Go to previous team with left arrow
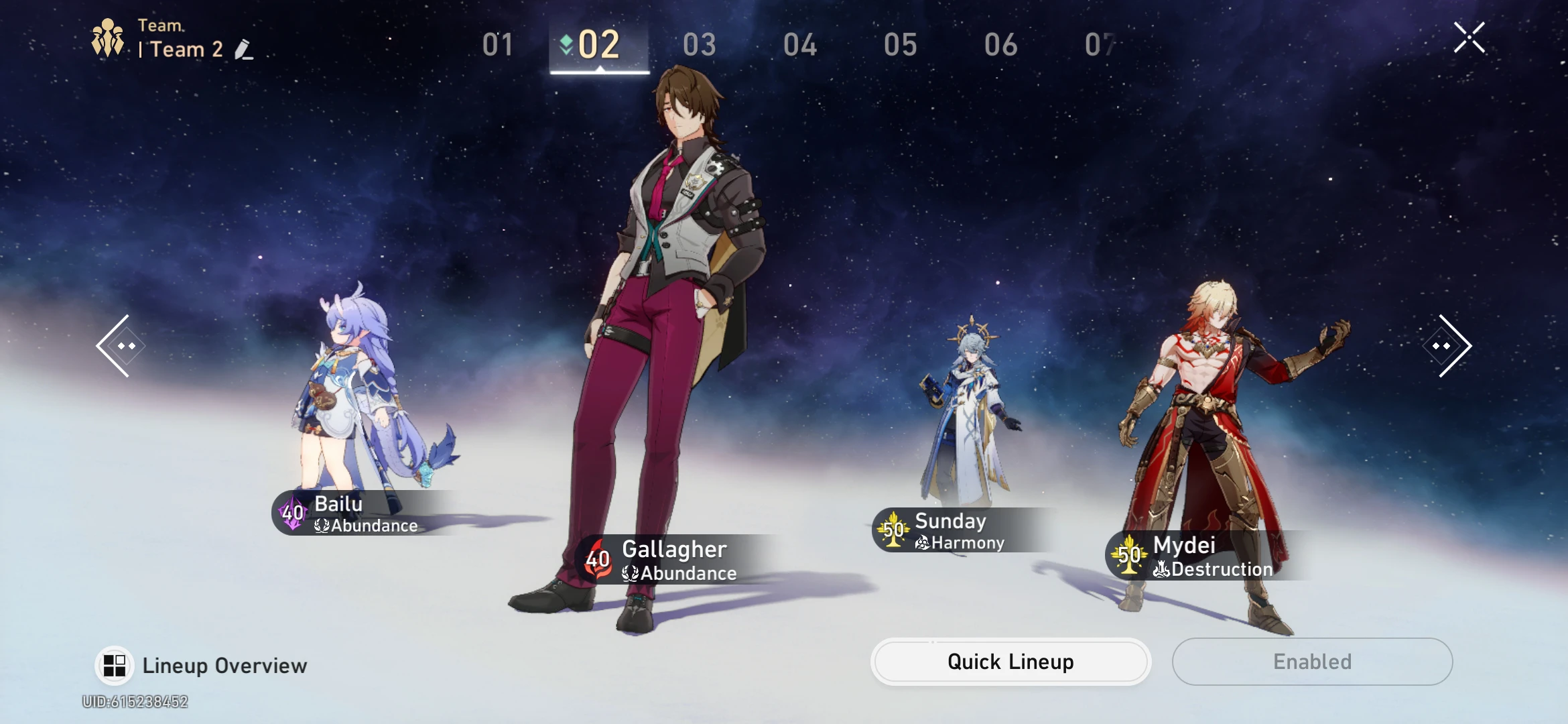Image resolution: width=1568 pixels, height=724 pixels. pyautogui.click(x=121, y=346)
